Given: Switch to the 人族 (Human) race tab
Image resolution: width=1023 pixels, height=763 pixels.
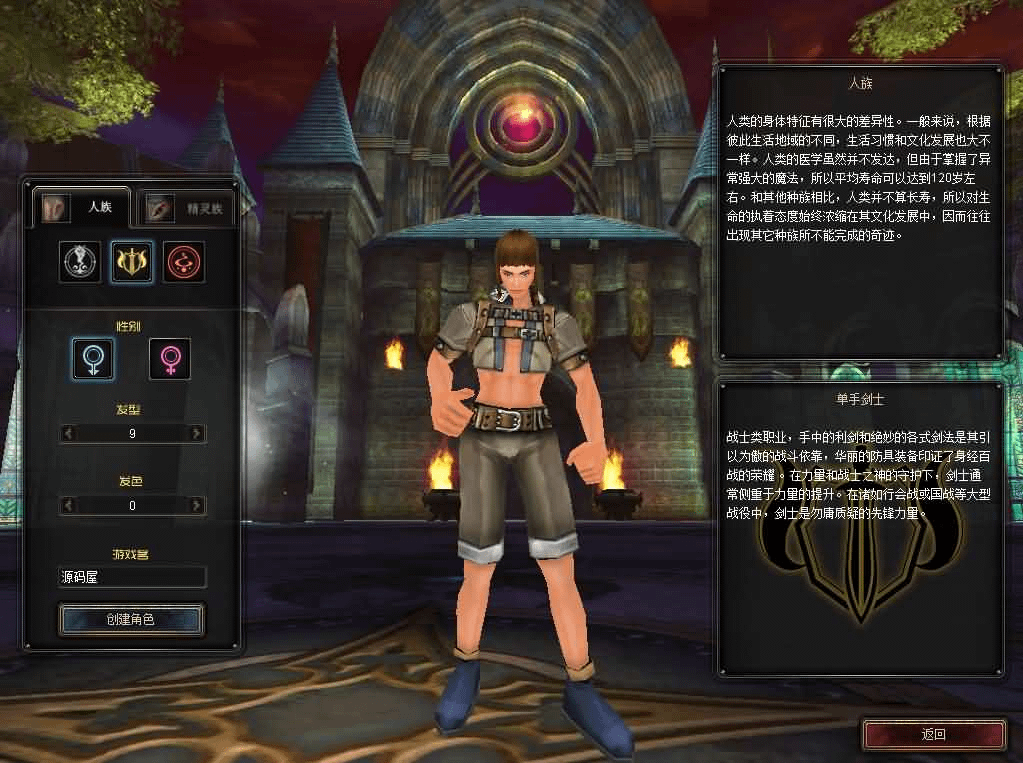Looking at the screenshot, I should (x=82, y=208).
